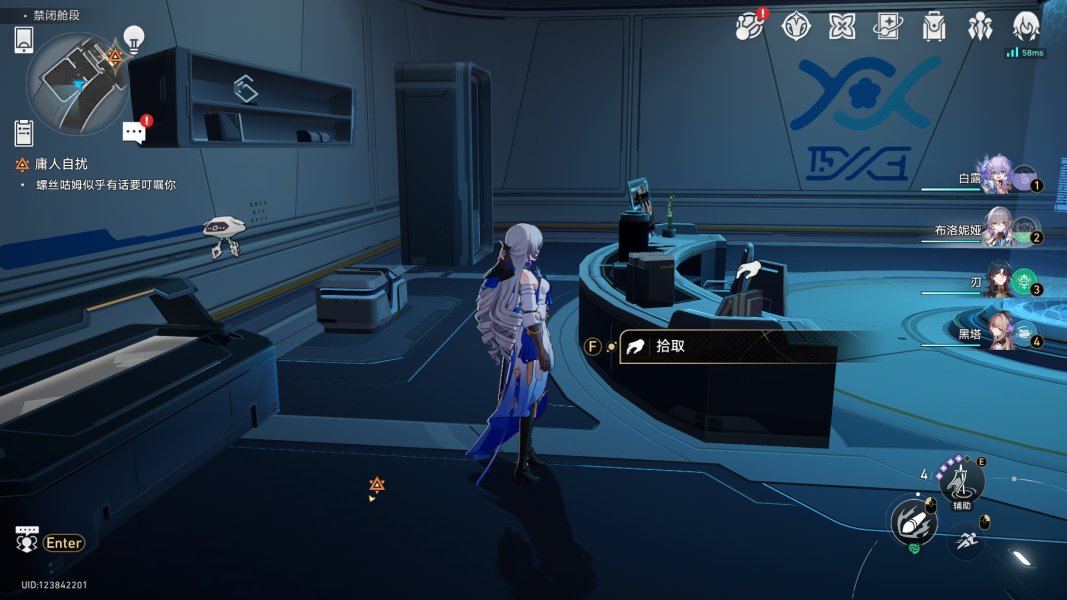Activate the 辅助 technique skill
This screenshot has width=1067, height=600.
tap(961, 483)
